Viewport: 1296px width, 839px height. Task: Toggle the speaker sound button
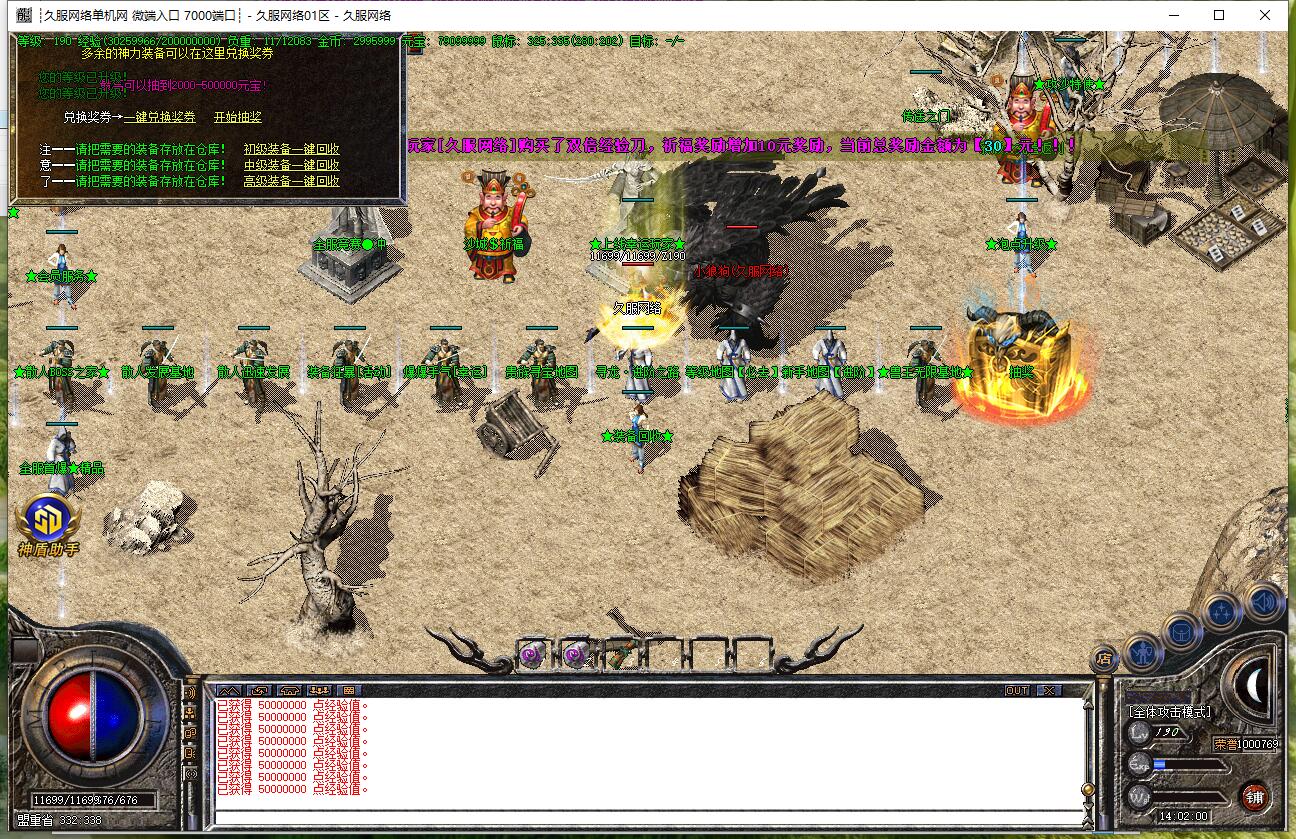coord(1265,602)
